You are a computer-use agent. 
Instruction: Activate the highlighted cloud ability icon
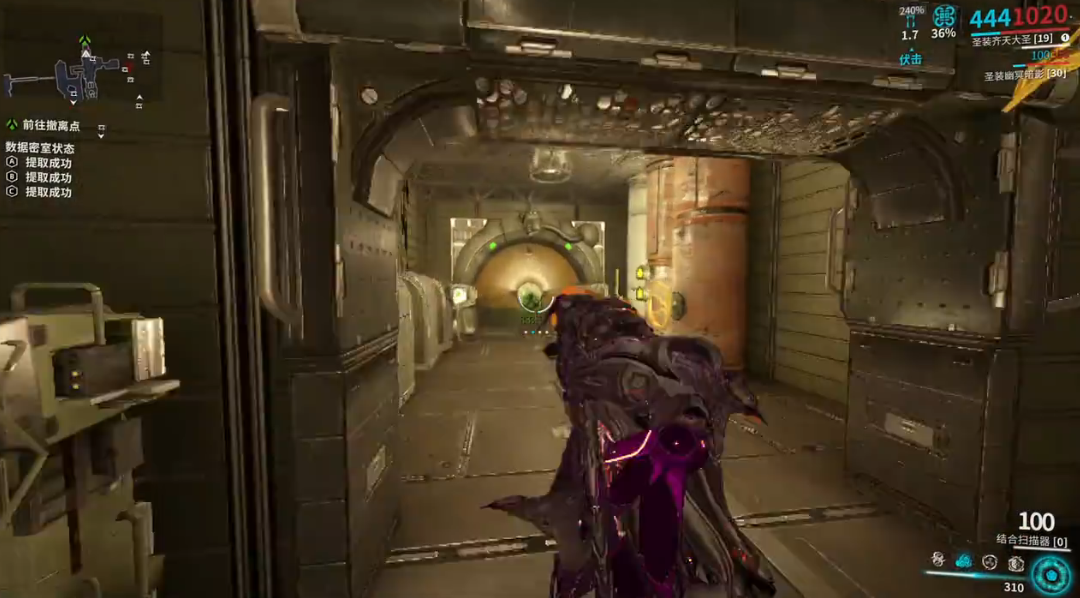[964, 561]
